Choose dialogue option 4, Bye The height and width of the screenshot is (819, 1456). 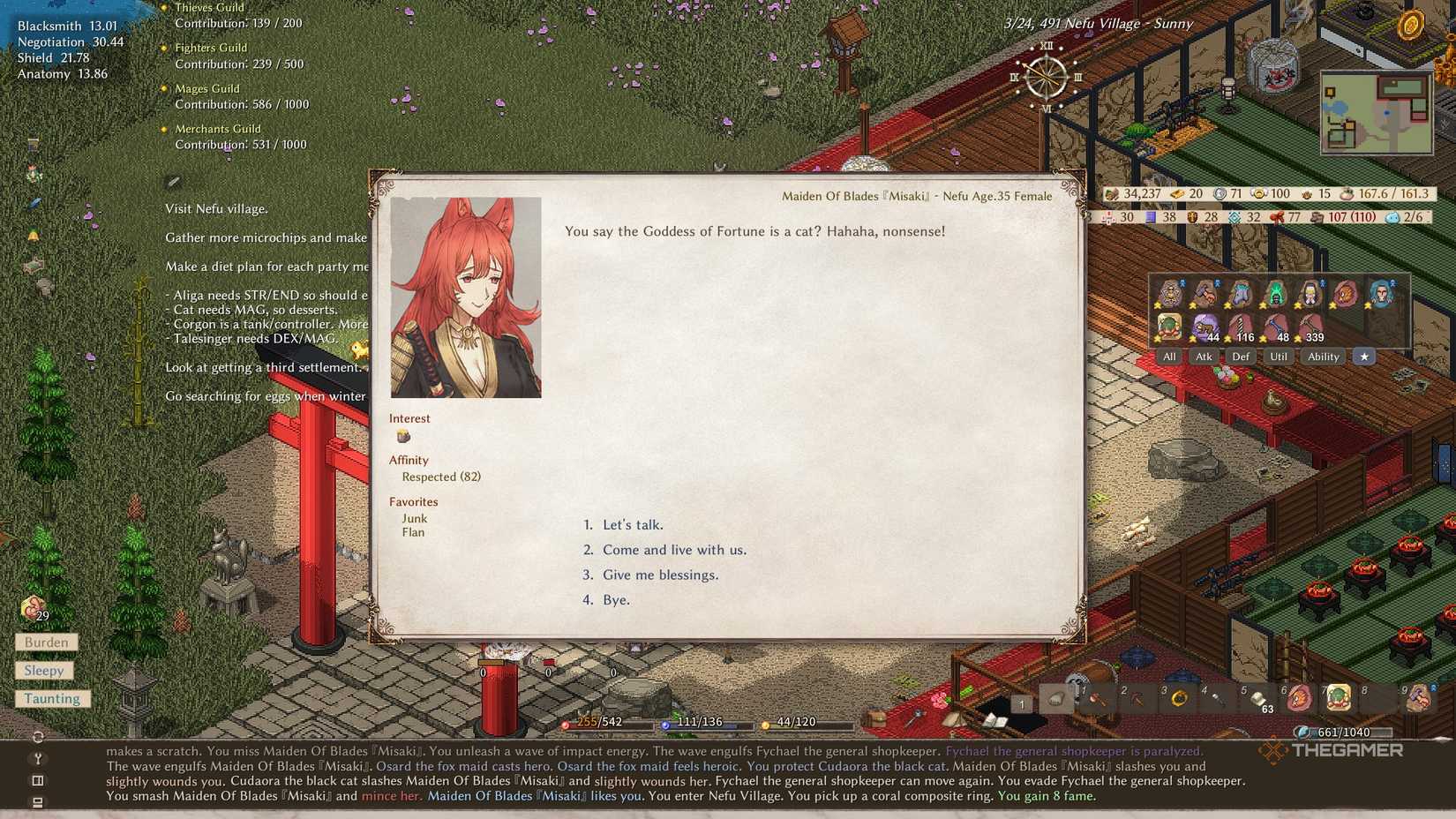pos(615,600)
